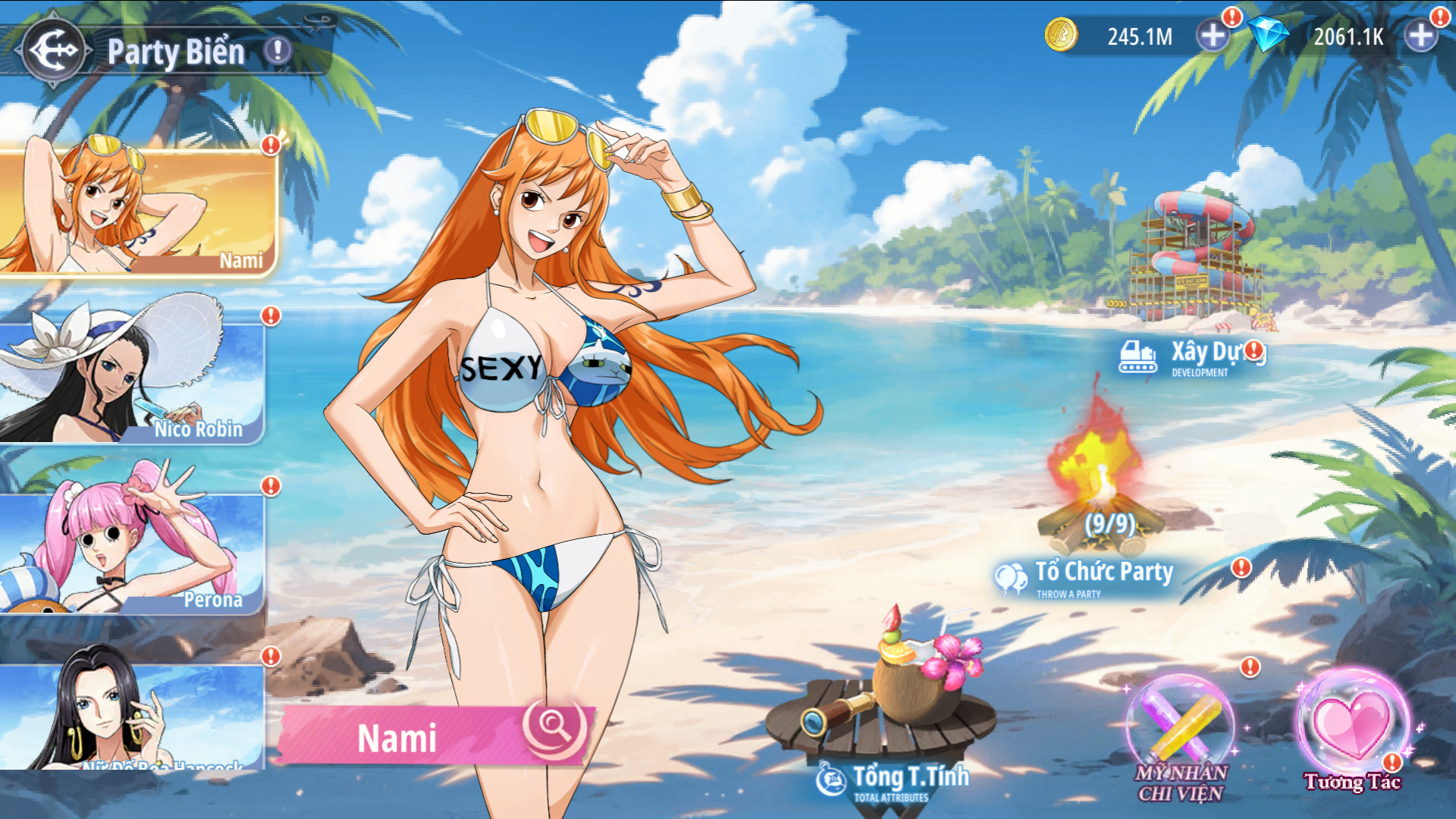Open Xây Dựng development
The height and width of the screenshot is (819, 1456).
coord(1191,356)
